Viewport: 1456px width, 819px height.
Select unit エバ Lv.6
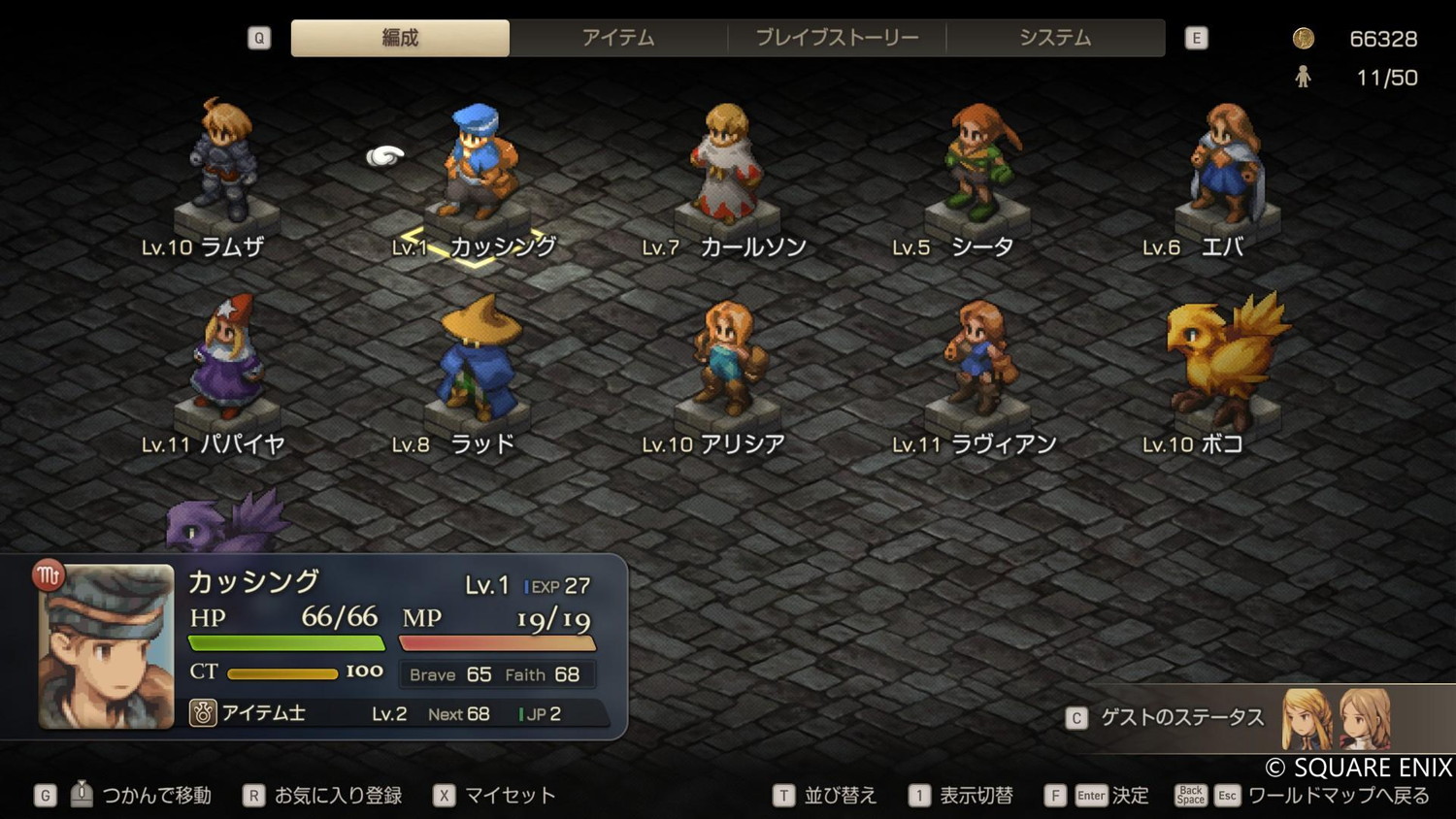1228,165
